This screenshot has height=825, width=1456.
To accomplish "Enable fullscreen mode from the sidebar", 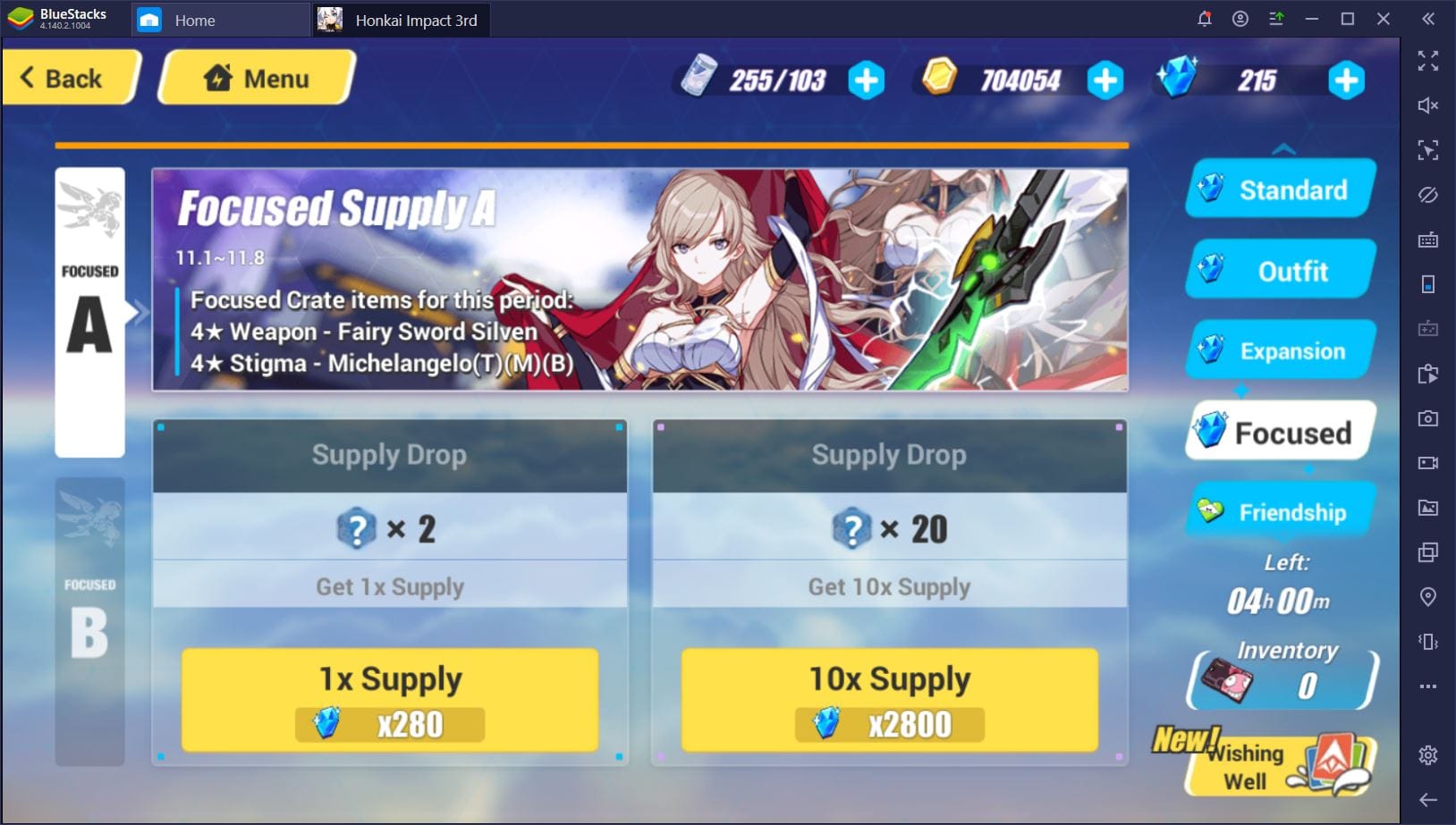I will (1428, 60).
